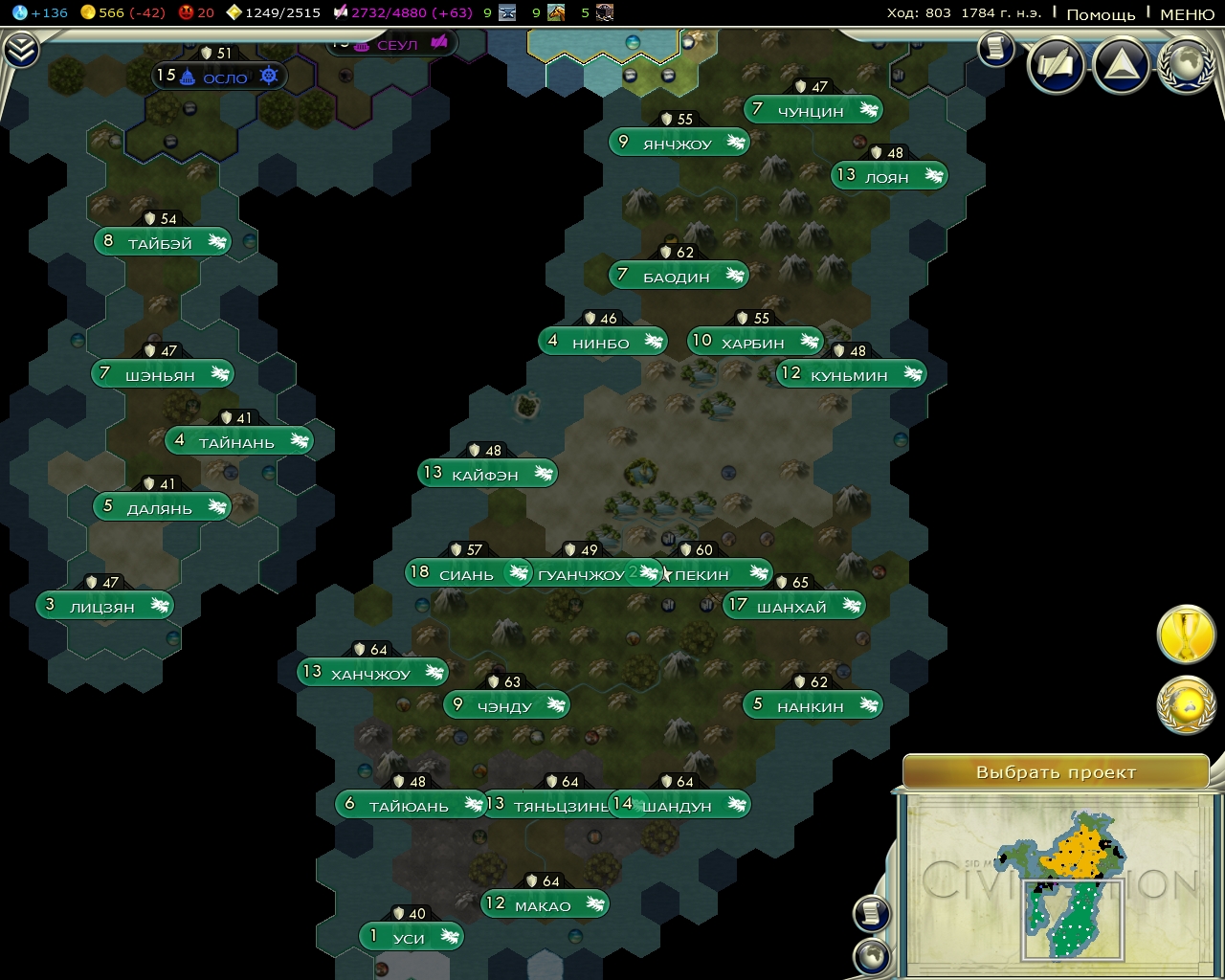Click the gold coin icon in top bar

coord(88,13)
